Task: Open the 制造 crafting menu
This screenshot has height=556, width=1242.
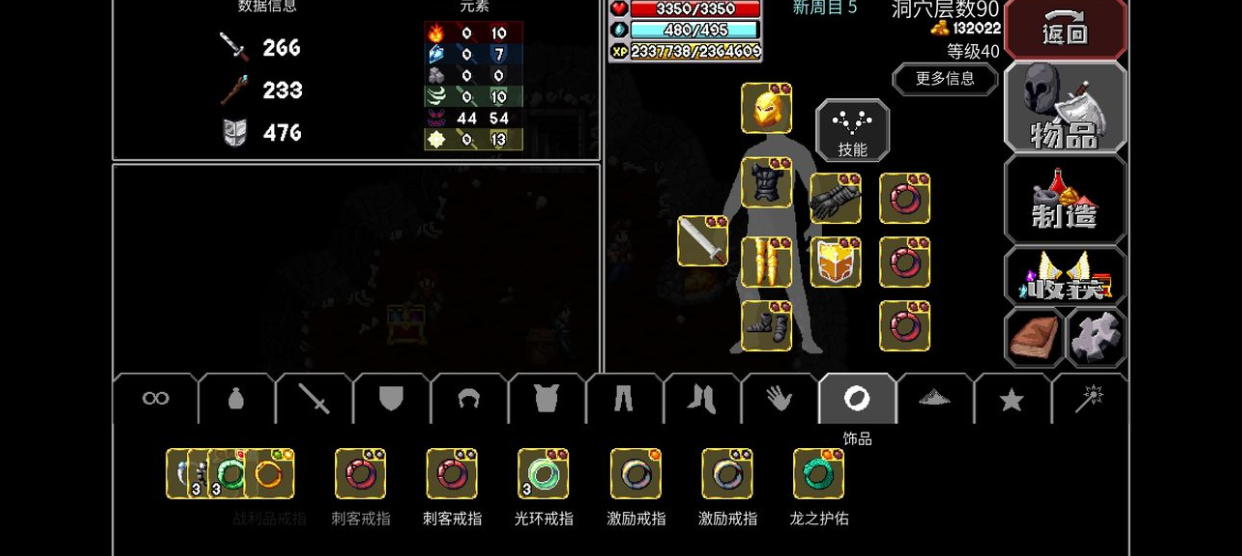Action: (x=1064, y=200)
